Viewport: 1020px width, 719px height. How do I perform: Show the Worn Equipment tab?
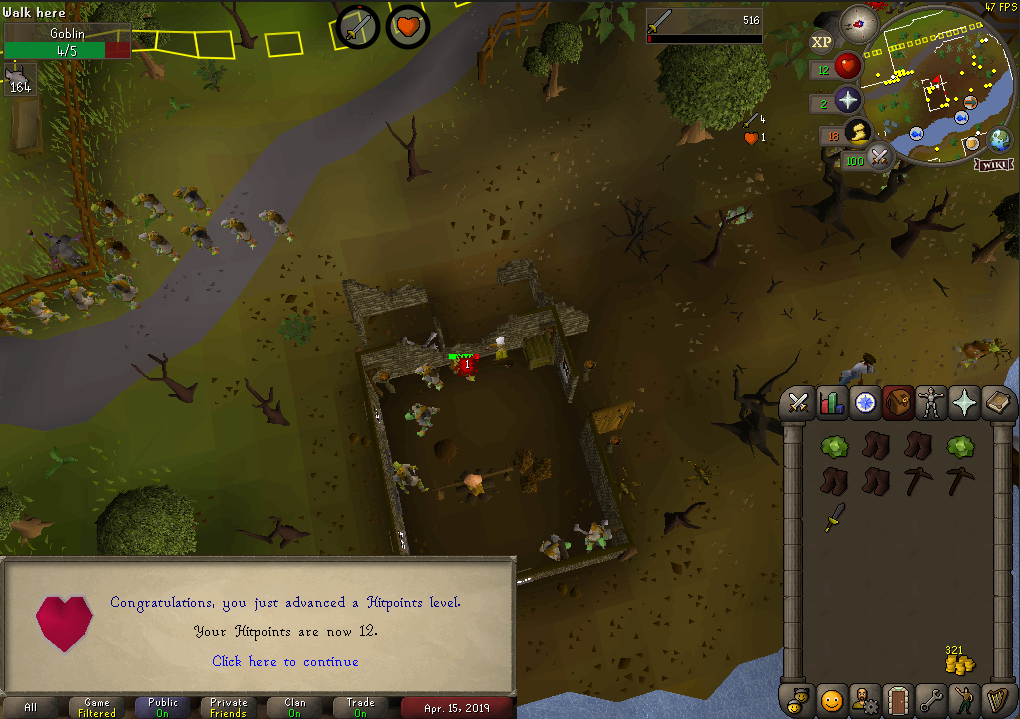pyautogui.click(x=932, y=402)
